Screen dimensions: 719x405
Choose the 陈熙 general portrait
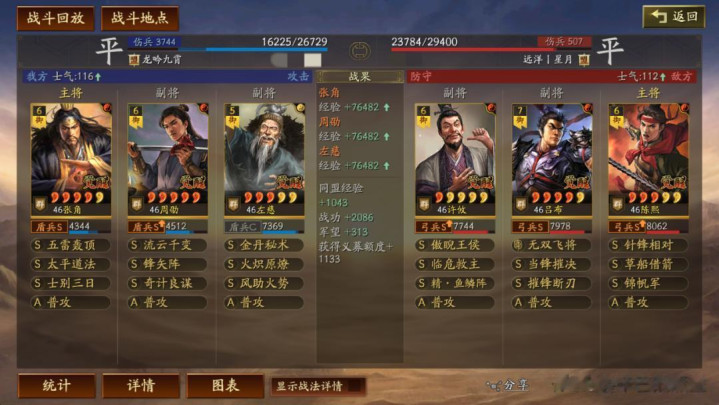[647, 158]
